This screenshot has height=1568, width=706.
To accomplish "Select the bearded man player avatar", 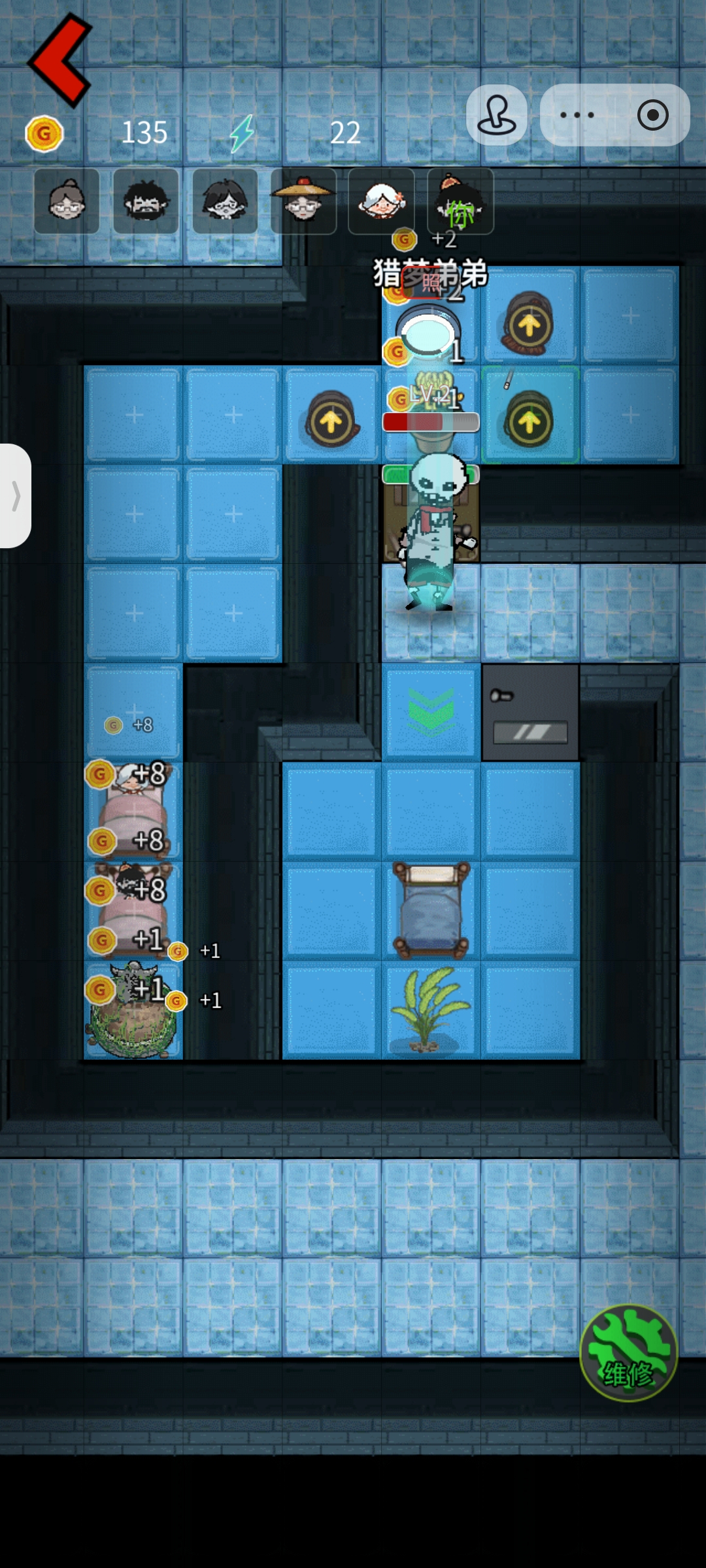I will point(146,201).
